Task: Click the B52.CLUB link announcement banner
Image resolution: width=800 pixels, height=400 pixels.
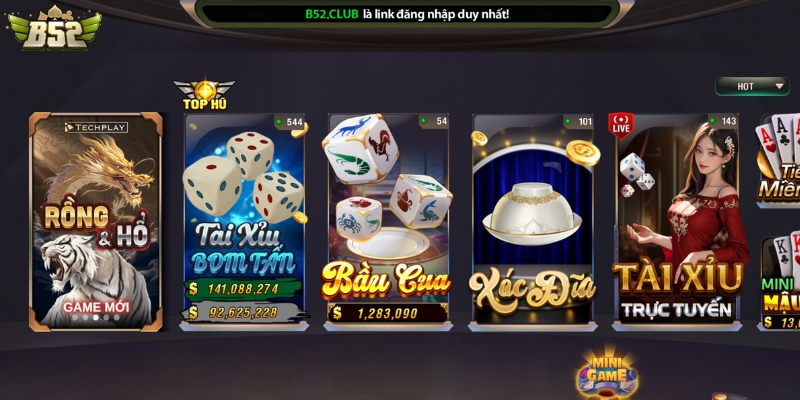Action: coord(406,14)
